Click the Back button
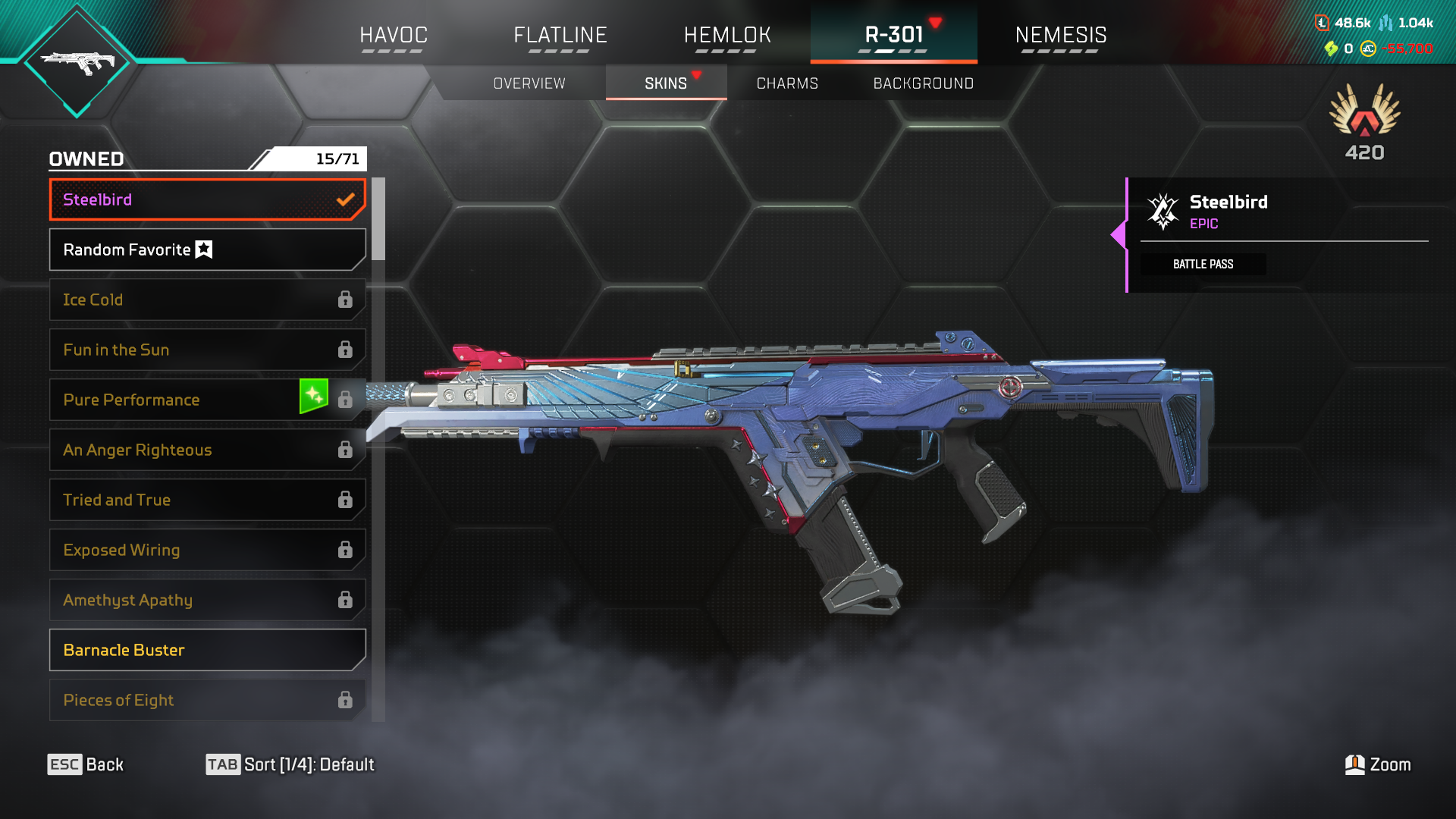 pos(86,764)
